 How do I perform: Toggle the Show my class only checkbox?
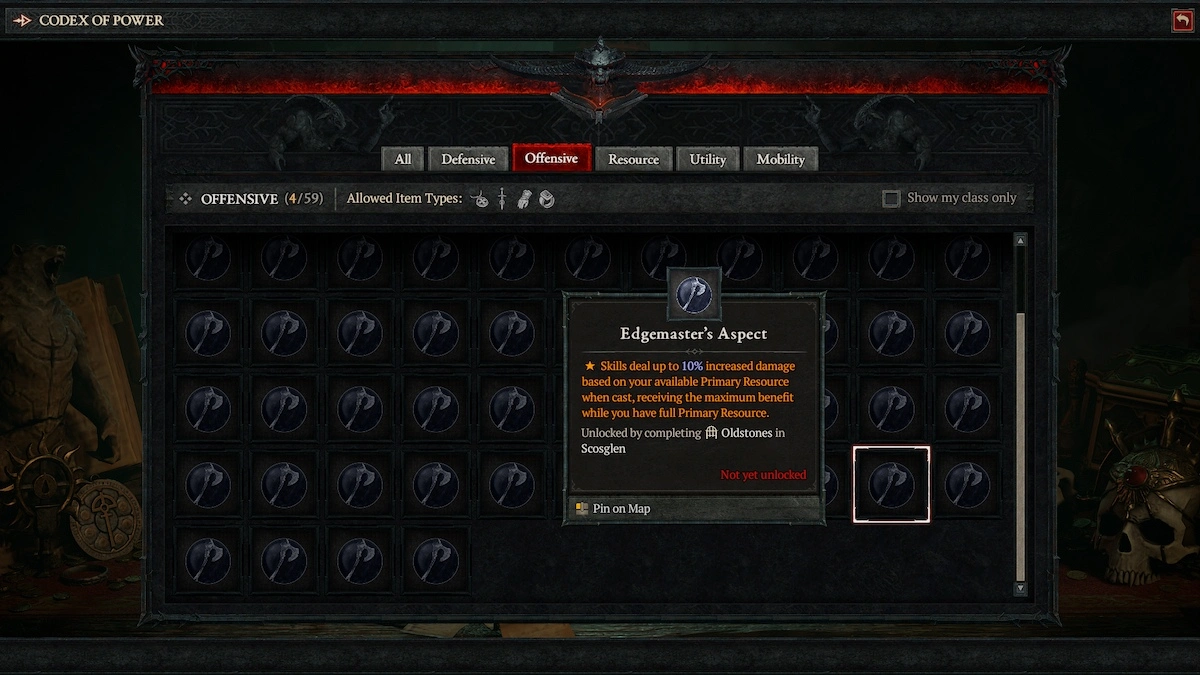(891, 199)
